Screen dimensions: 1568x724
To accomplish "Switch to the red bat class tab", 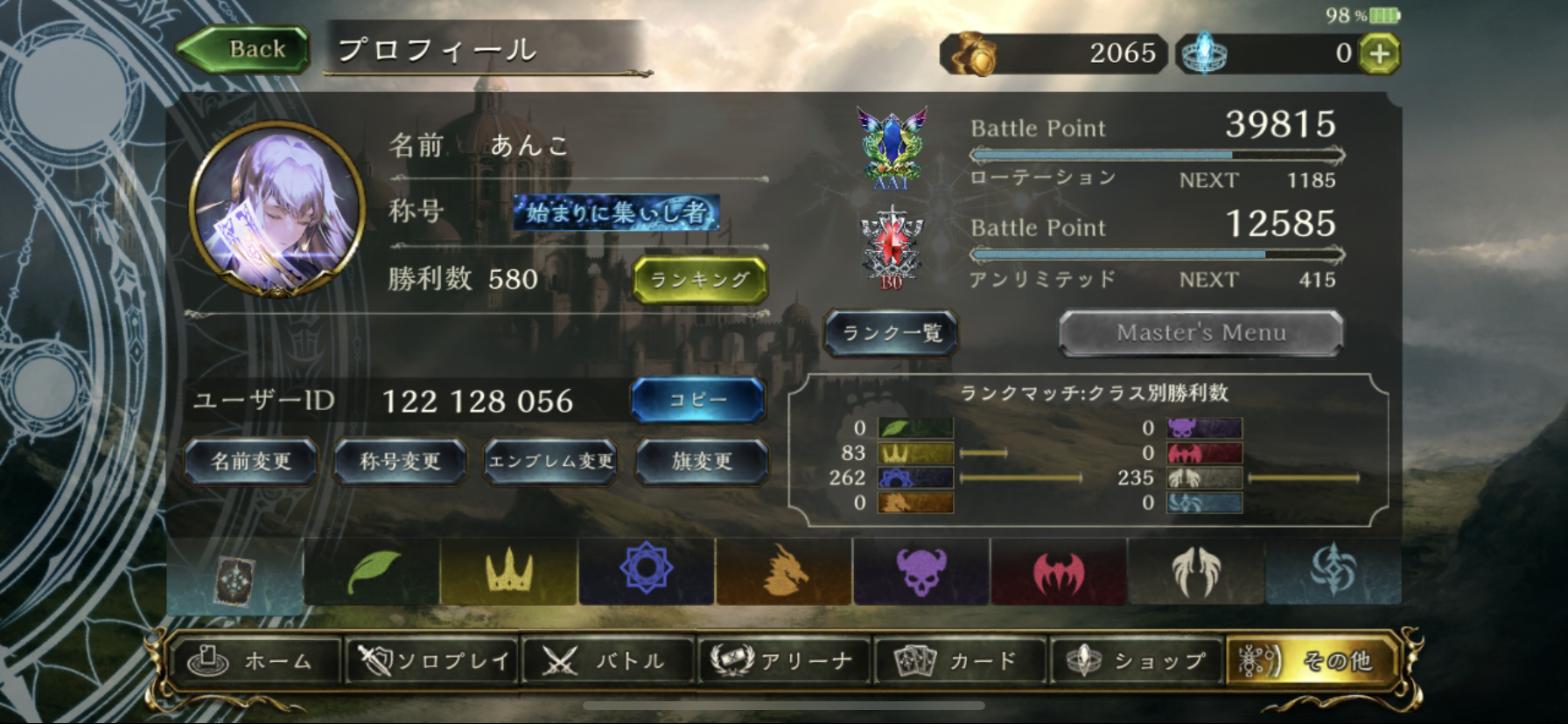I will point(1059,572).
